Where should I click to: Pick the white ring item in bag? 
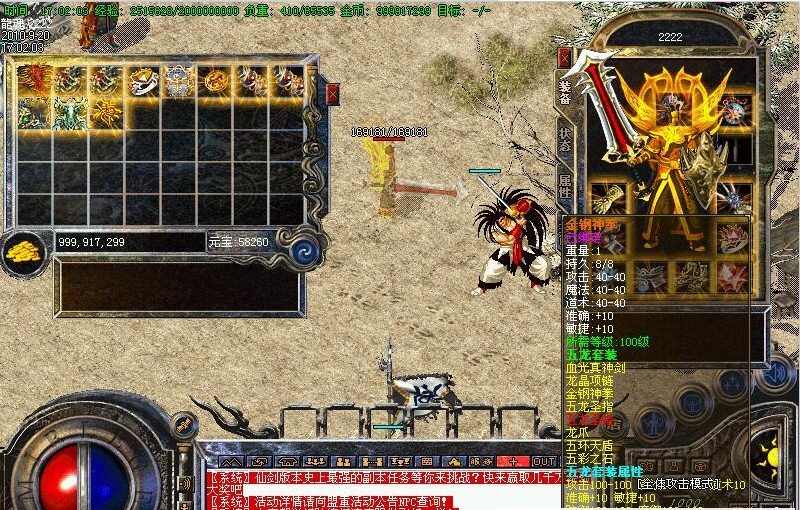pos(144,81)
